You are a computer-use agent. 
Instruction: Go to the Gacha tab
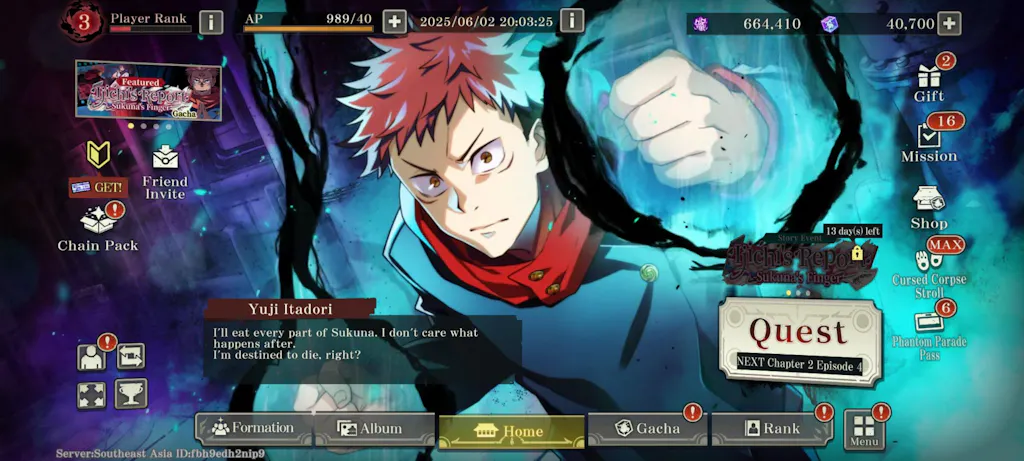(x=648, y=429)
